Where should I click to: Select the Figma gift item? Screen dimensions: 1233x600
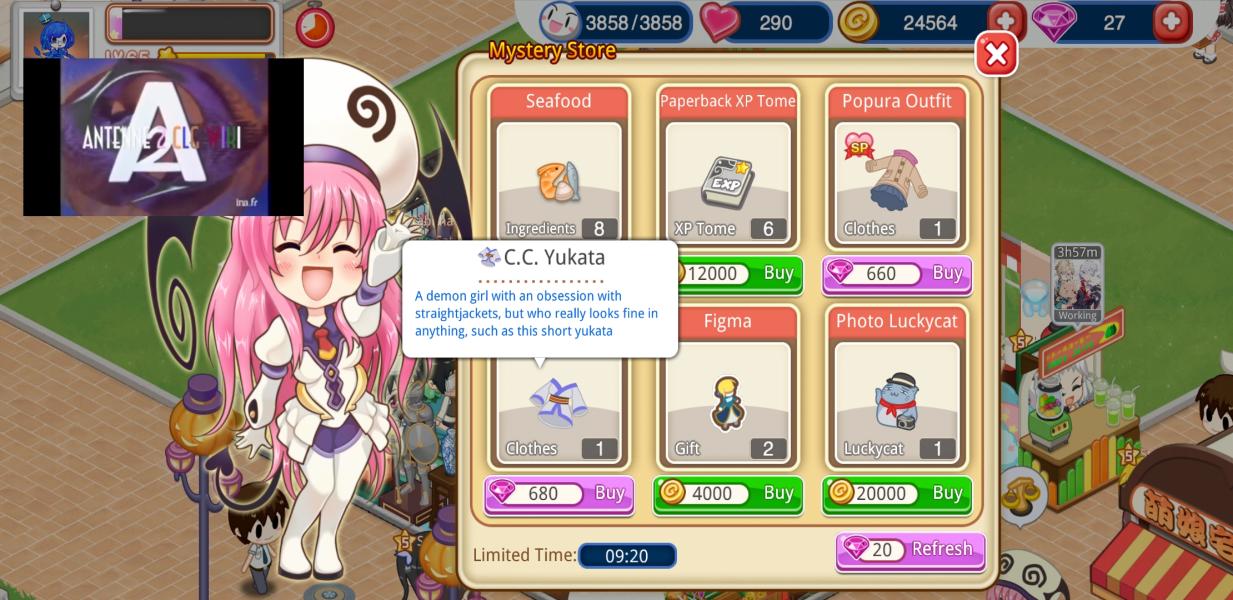point(727,402)
